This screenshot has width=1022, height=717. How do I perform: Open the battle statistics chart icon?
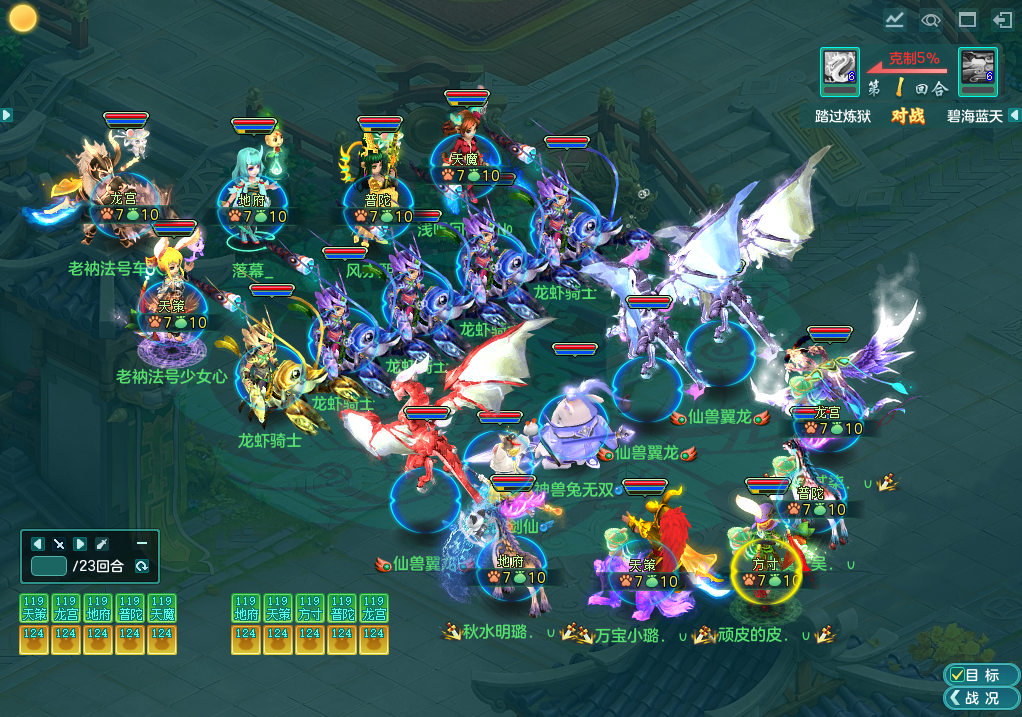[x=894, y=19]
